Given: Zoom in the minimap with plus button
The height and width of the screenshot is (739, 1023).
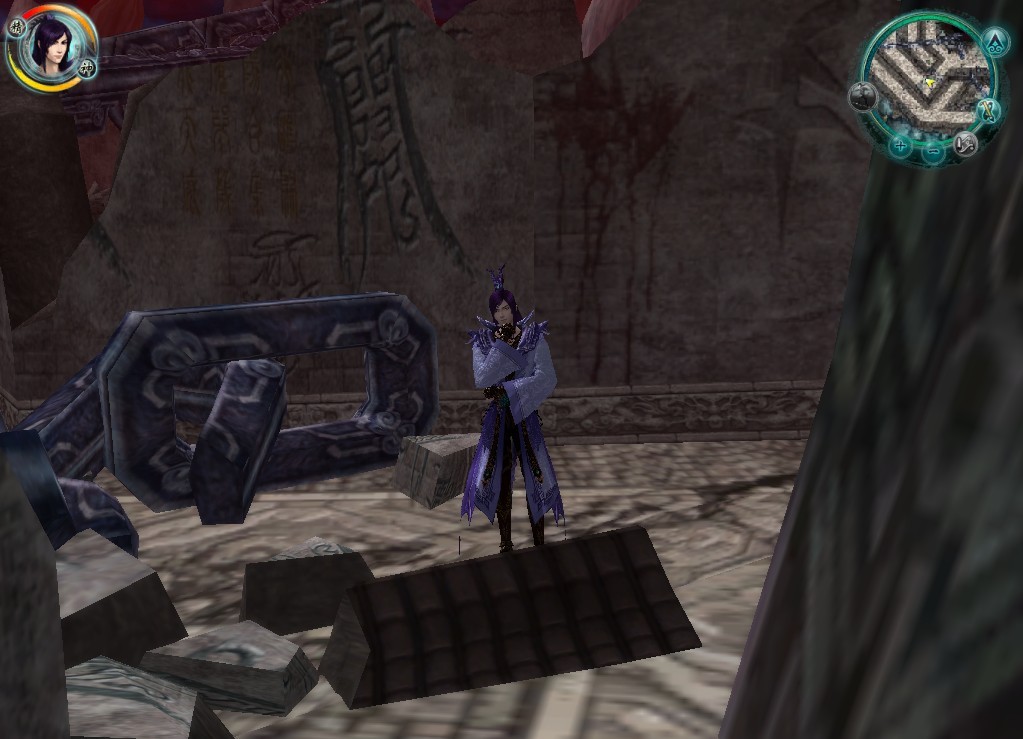Looking at the screenshot, I should coord(900,146).
